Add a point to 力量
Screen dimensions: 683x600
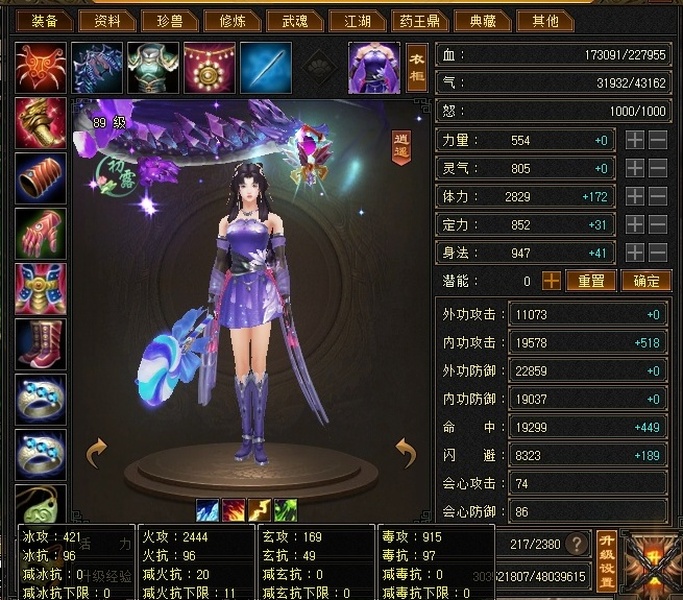point(635,141)
